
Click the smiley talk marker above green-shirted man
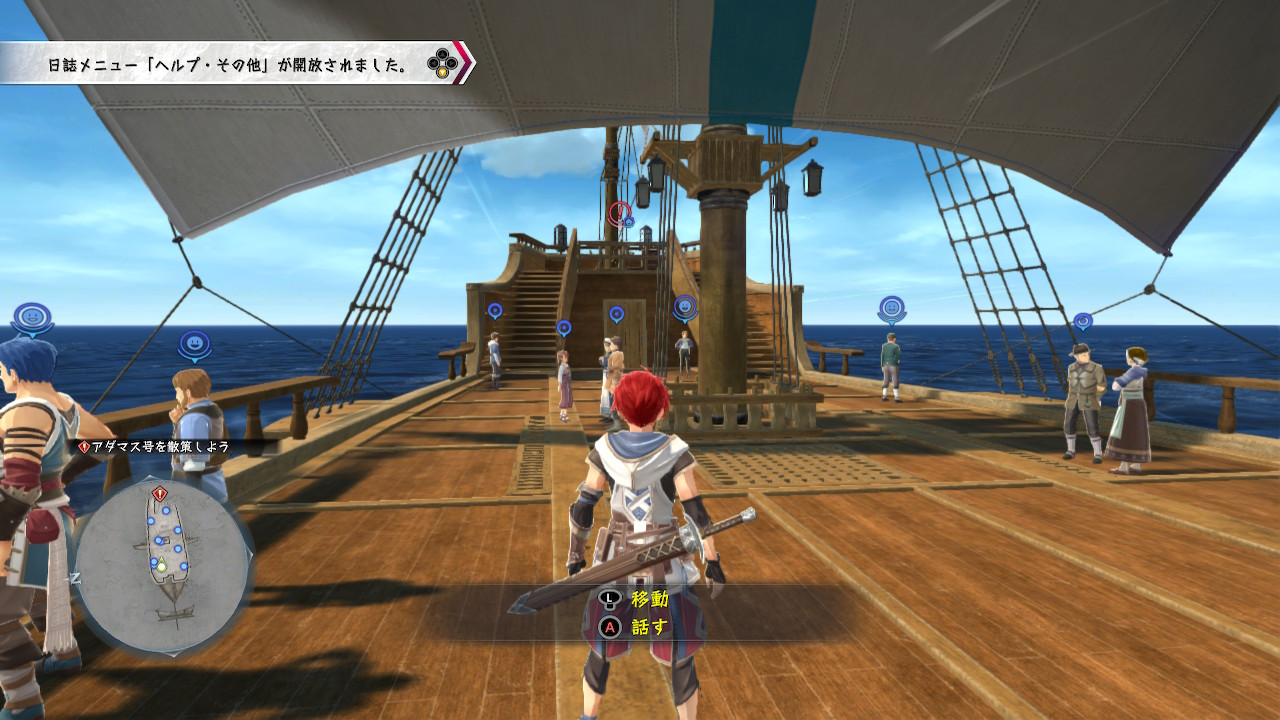click(892, 309)
